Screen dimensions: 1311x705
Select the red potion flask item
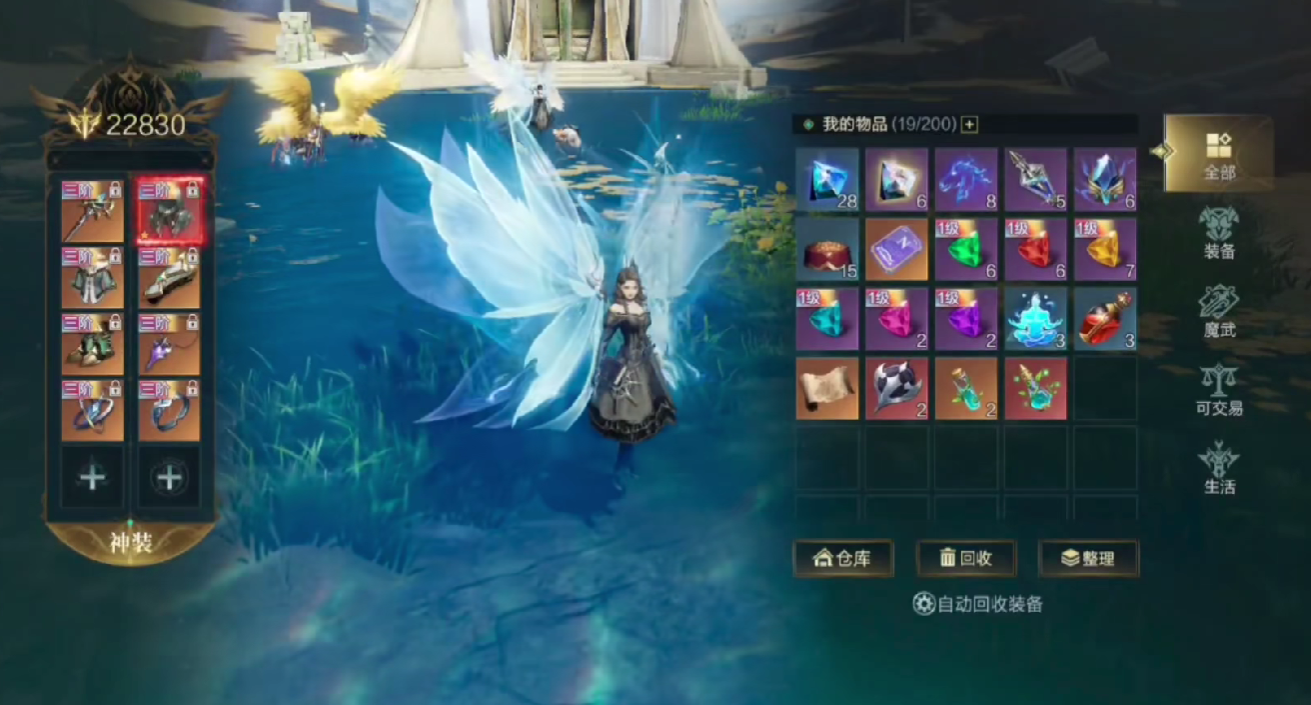(x=1104, y=319)
